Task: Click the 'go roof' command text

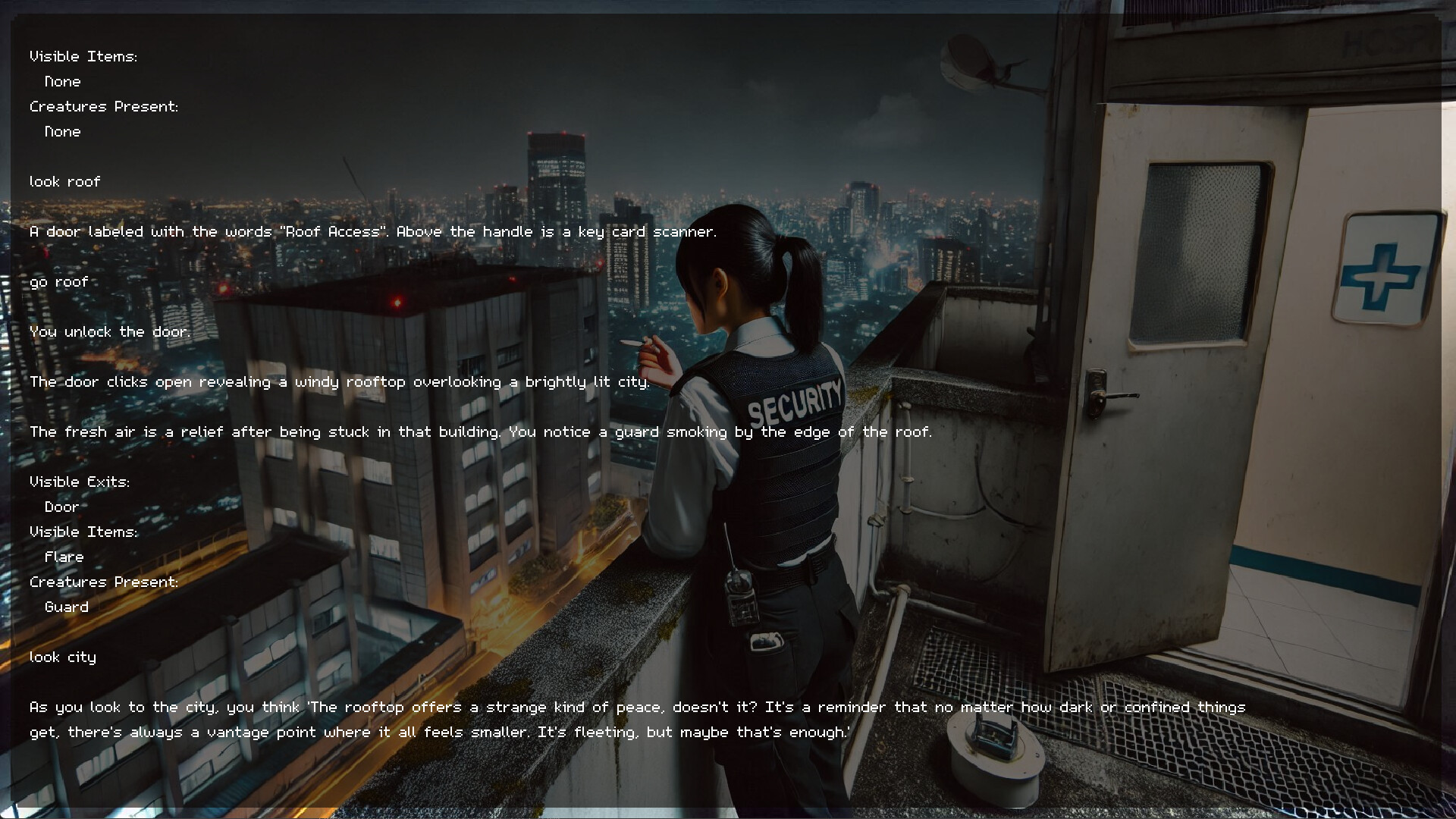Action: pyautogui.click(x=58, y=281)
